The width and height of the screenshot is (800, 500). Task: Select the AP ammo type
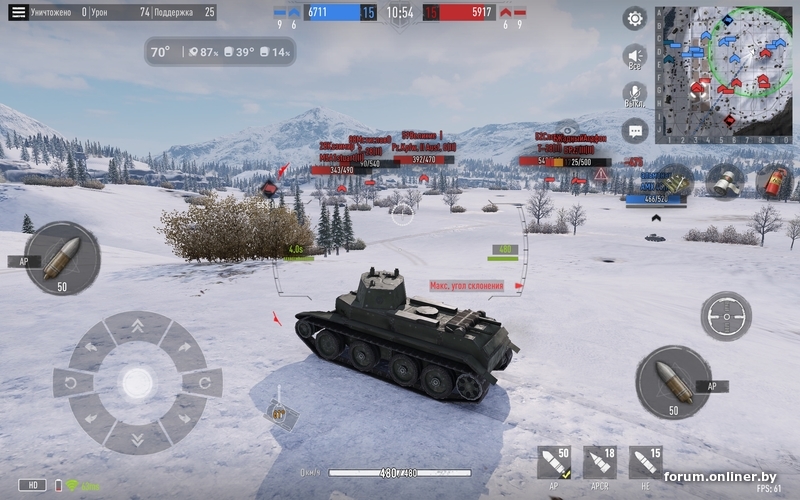pos(553,463)
